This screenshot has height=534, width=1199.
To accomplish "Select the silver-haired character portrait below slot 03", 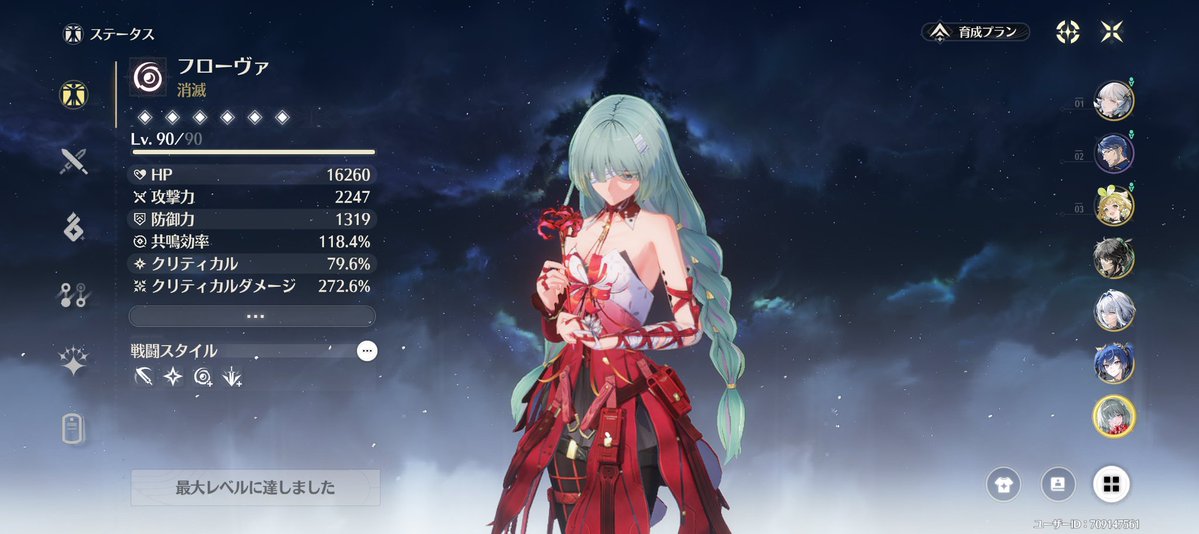I will 1113,310.
